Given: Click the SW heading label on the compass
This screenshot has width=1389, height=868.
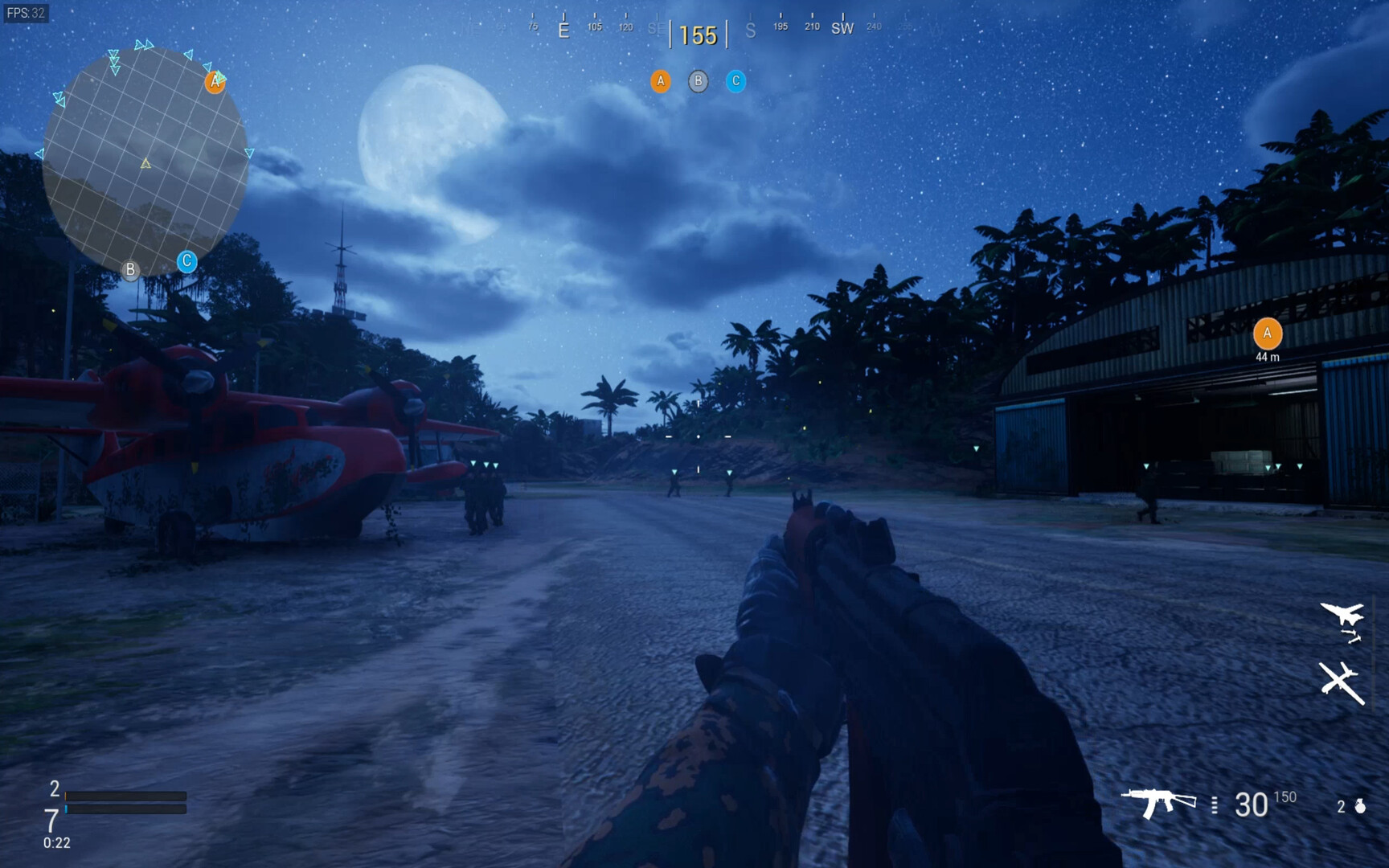Looking at the screenshot, I should [842, 28].
